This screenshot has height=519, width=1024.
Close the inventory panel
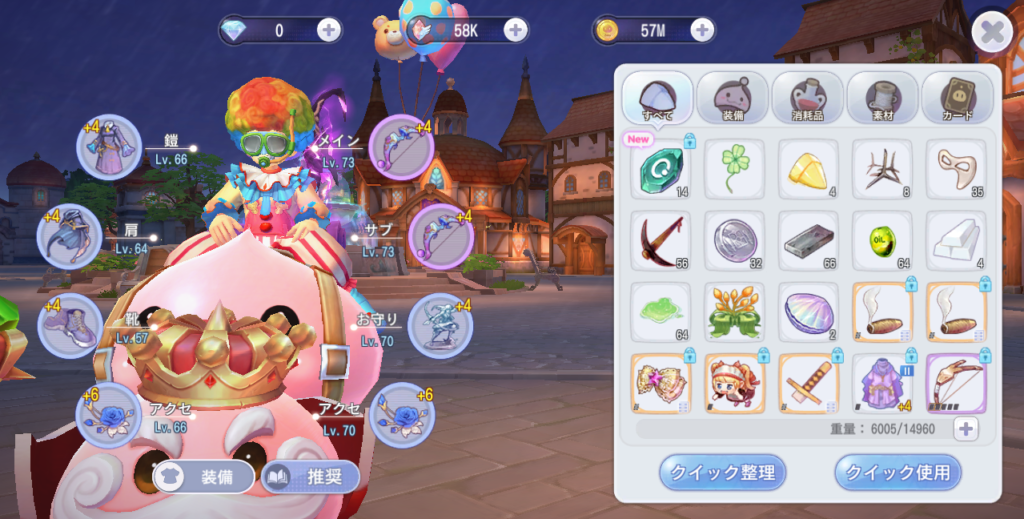991,33
